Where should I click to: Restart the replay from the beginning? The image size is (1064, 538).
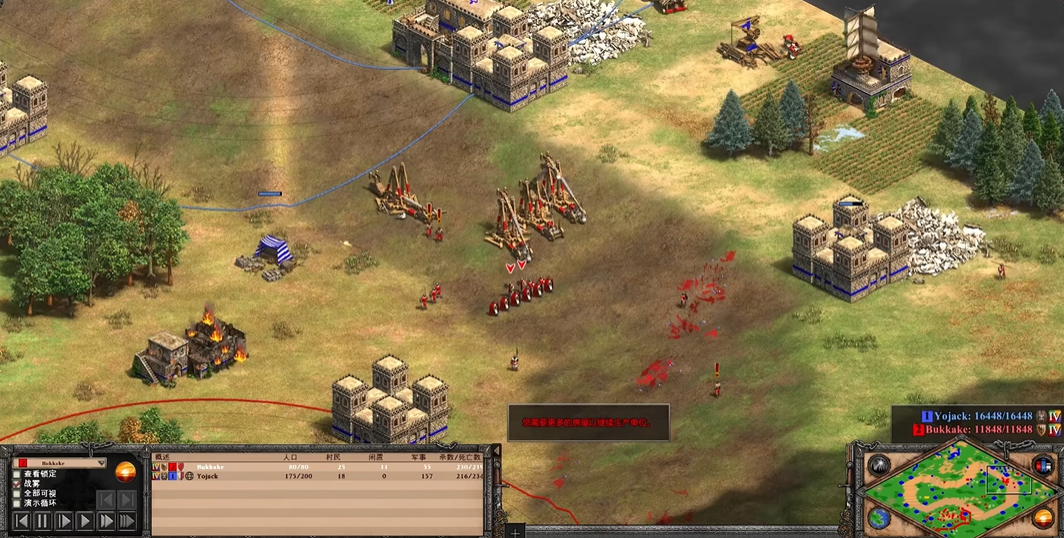click(21, 521)
